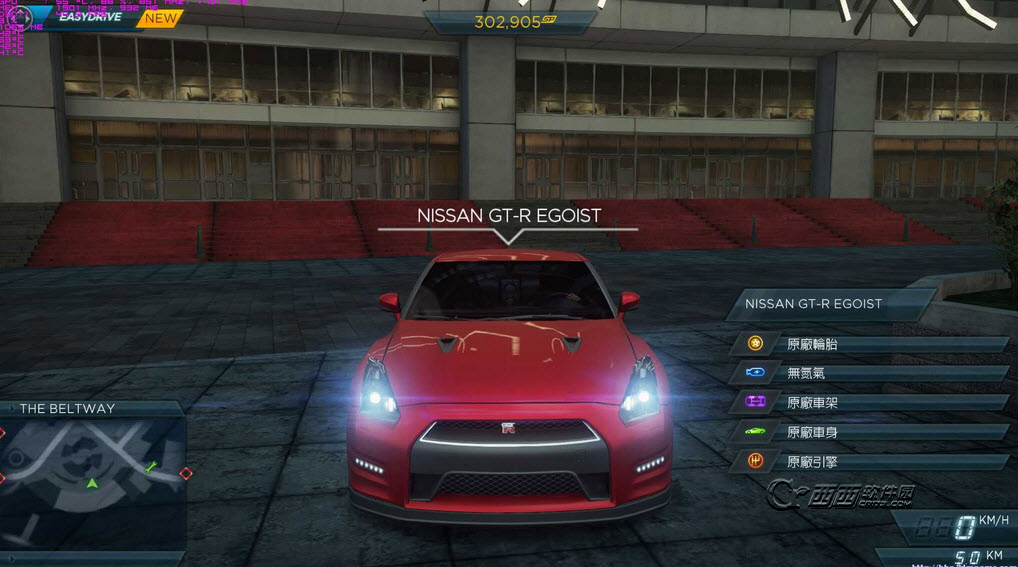Select the 原廠車架 chassis mod row
Image resolution: width=1018 pixels, height=567 pixels.
tap(870, 402)
